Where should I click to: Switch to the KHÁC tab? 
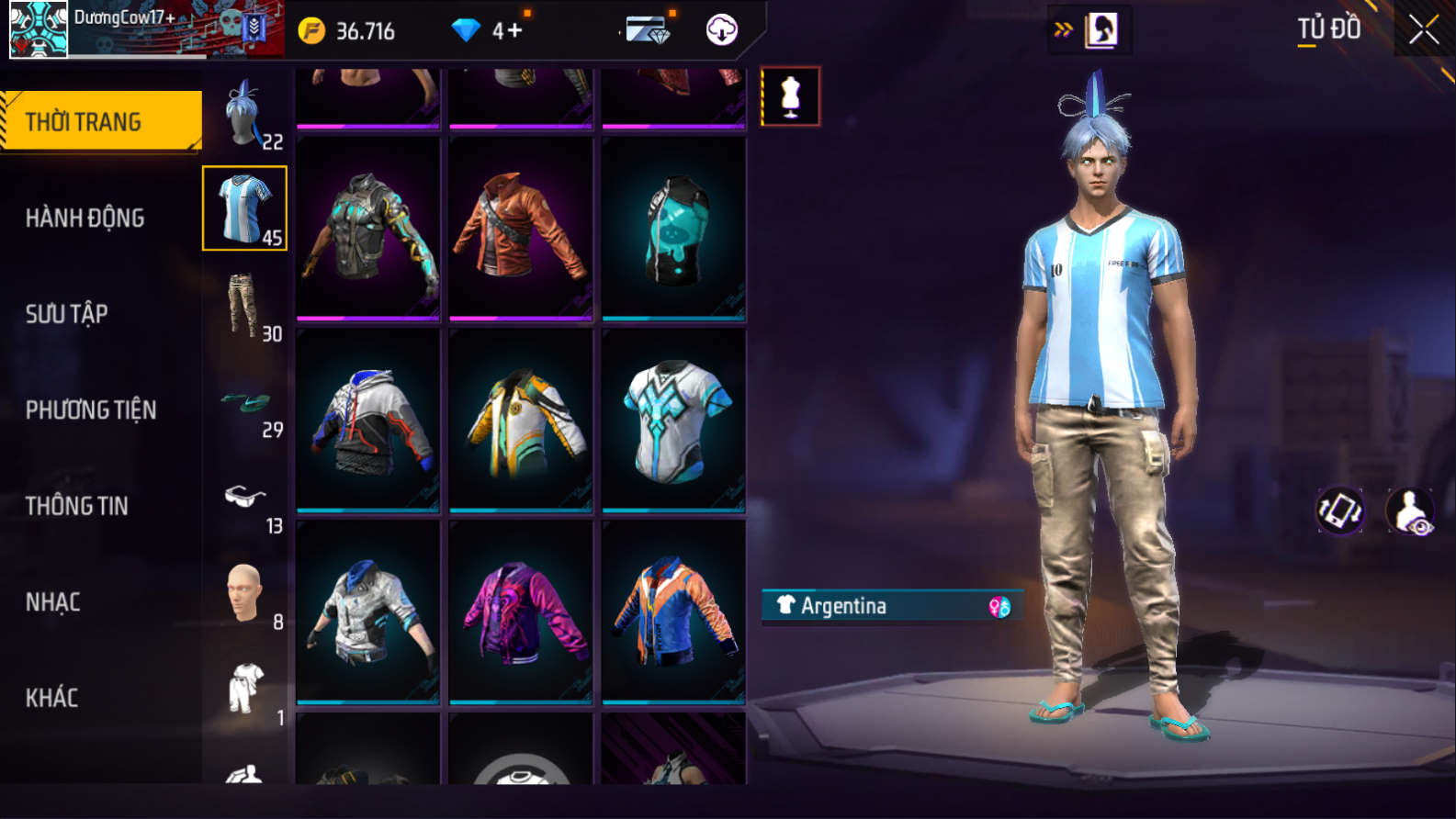tap(52, 698)
